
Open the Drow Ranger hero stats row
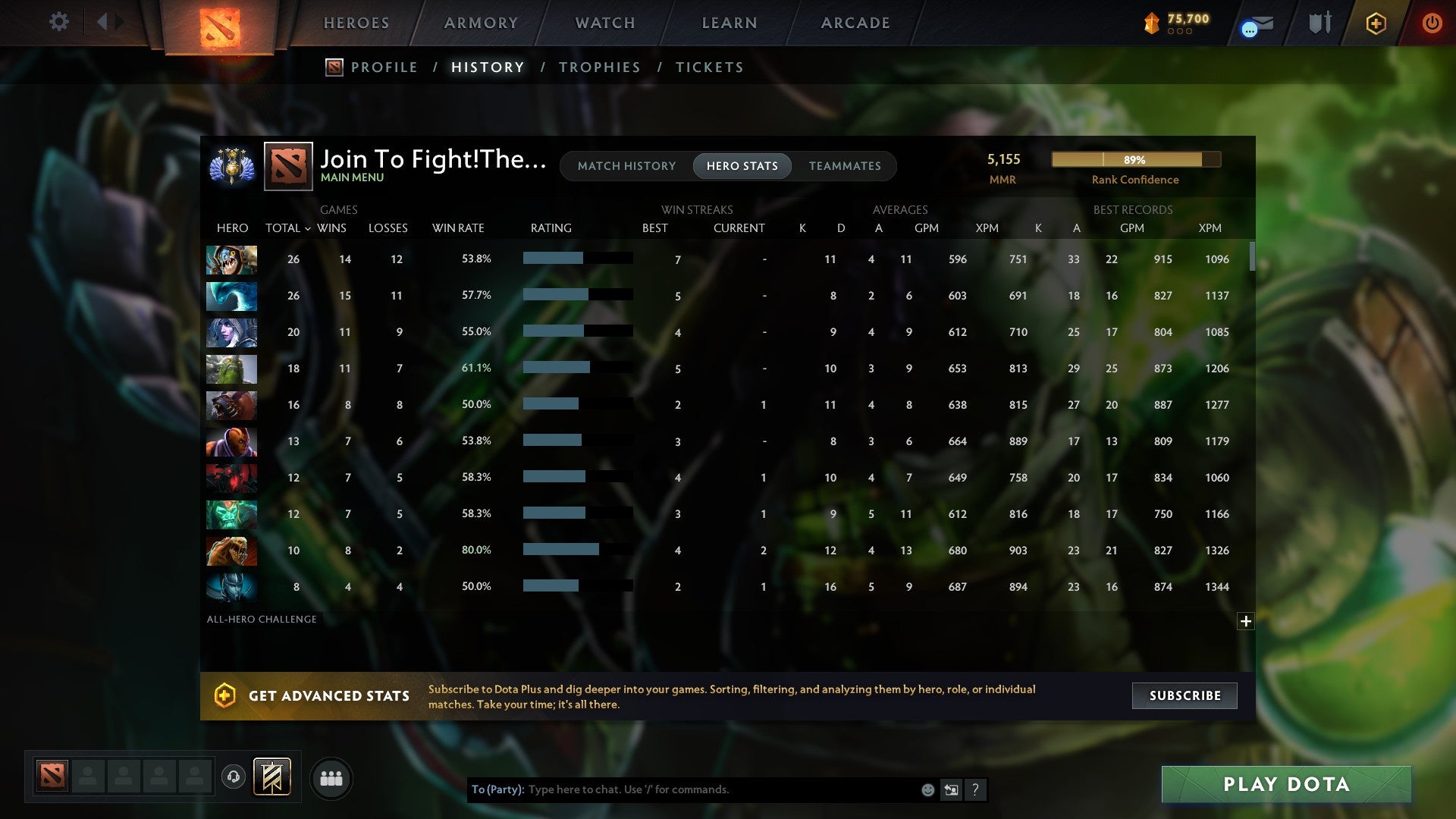[231, 332]
